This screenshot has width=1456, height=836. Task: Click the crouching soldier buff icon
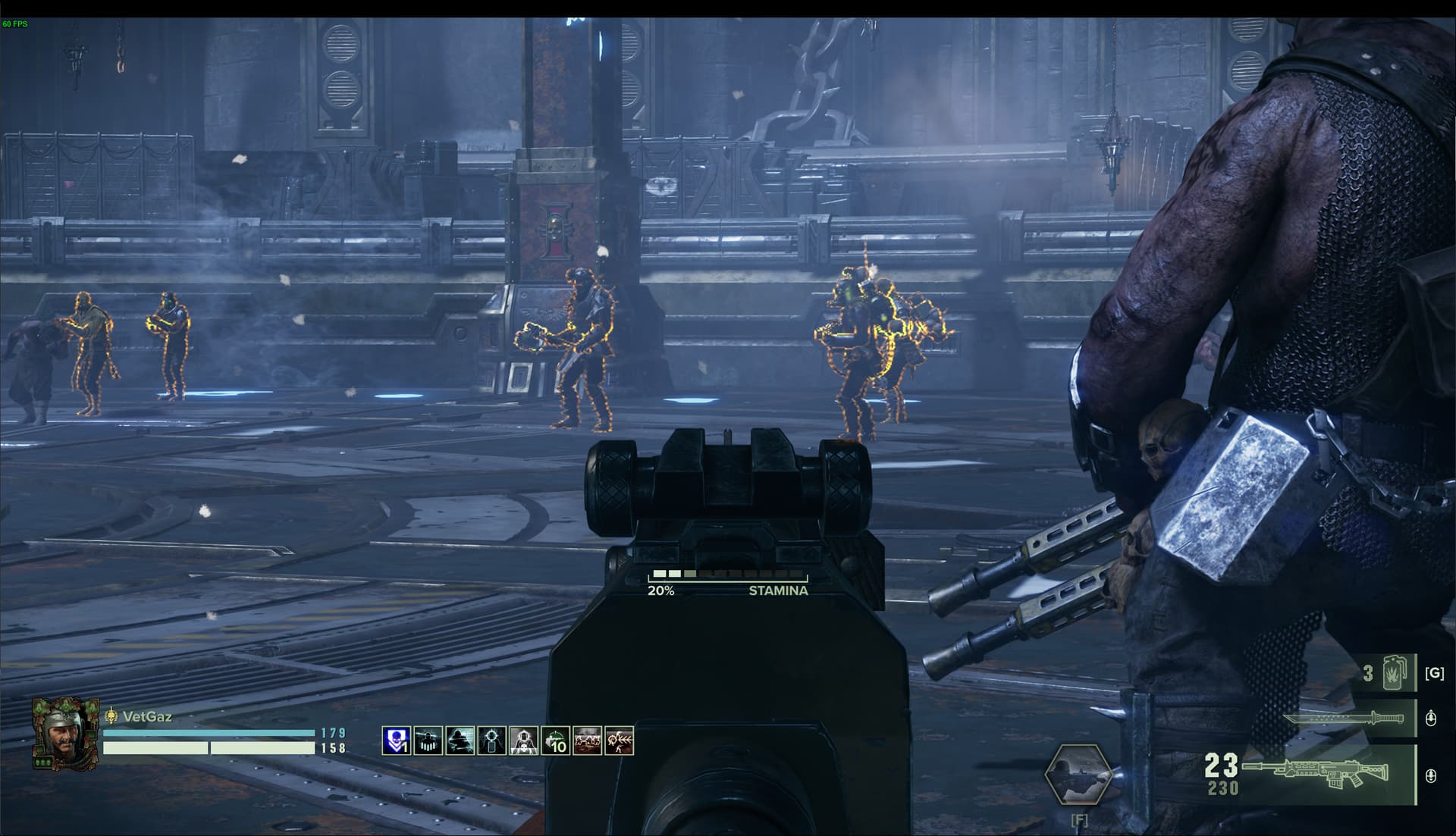[460, 741]
